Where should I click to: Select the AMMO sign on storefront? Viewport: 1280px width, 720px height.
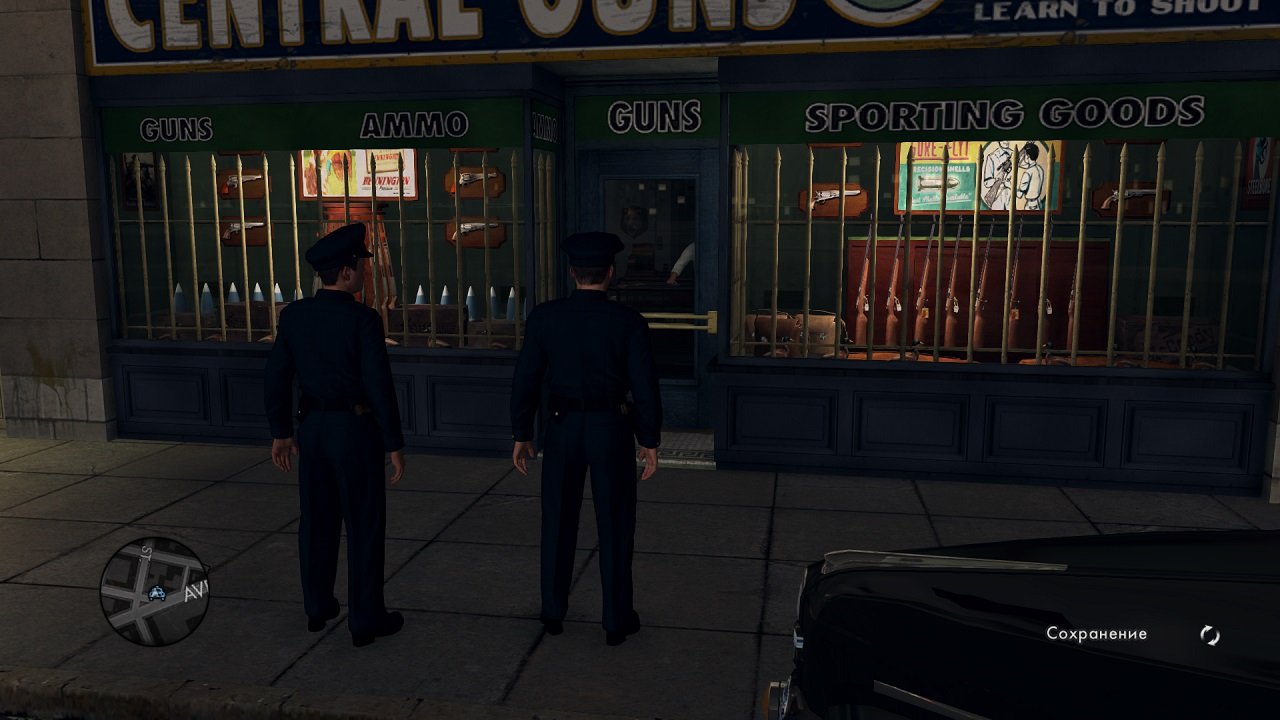[416, 123]
